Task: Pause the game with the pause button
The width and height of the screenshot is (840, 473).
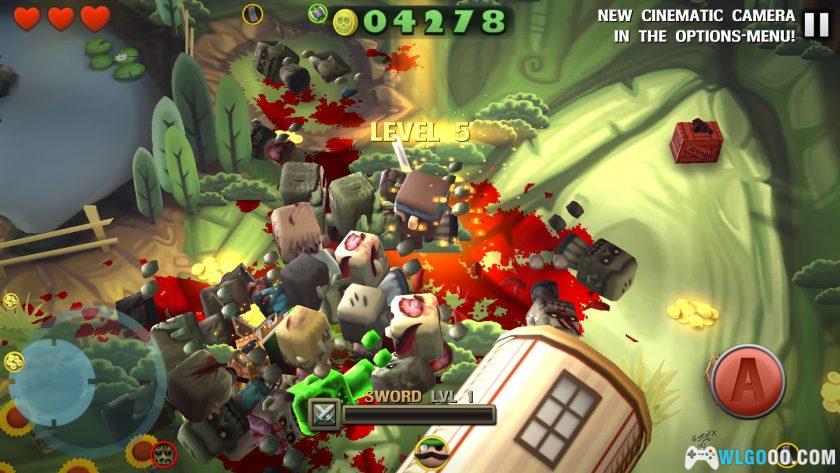Action: tap(817, 24)
